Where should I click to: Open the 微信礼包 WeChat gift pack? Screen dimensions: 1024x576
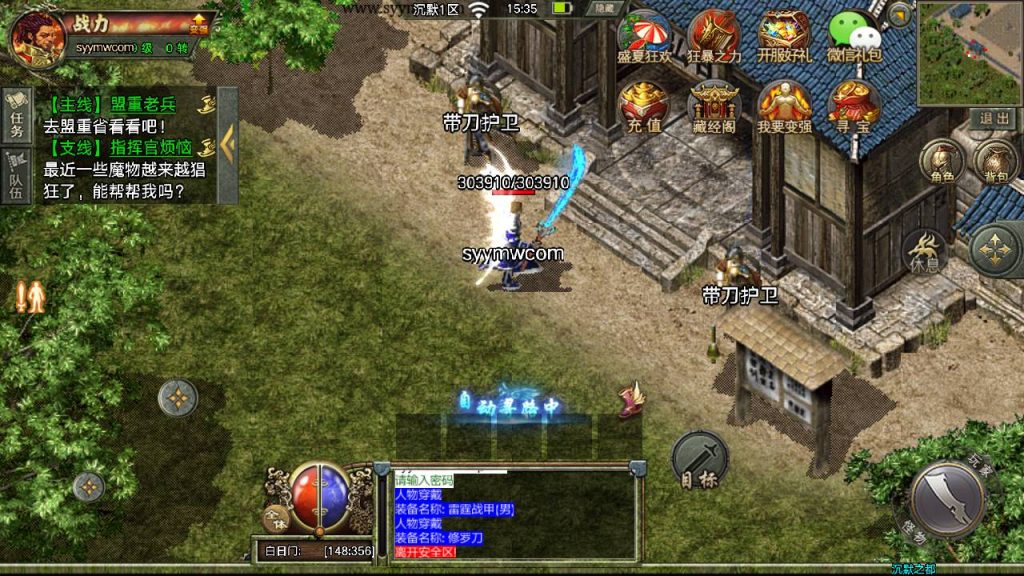pyautogui.click(x=854, y=37)
